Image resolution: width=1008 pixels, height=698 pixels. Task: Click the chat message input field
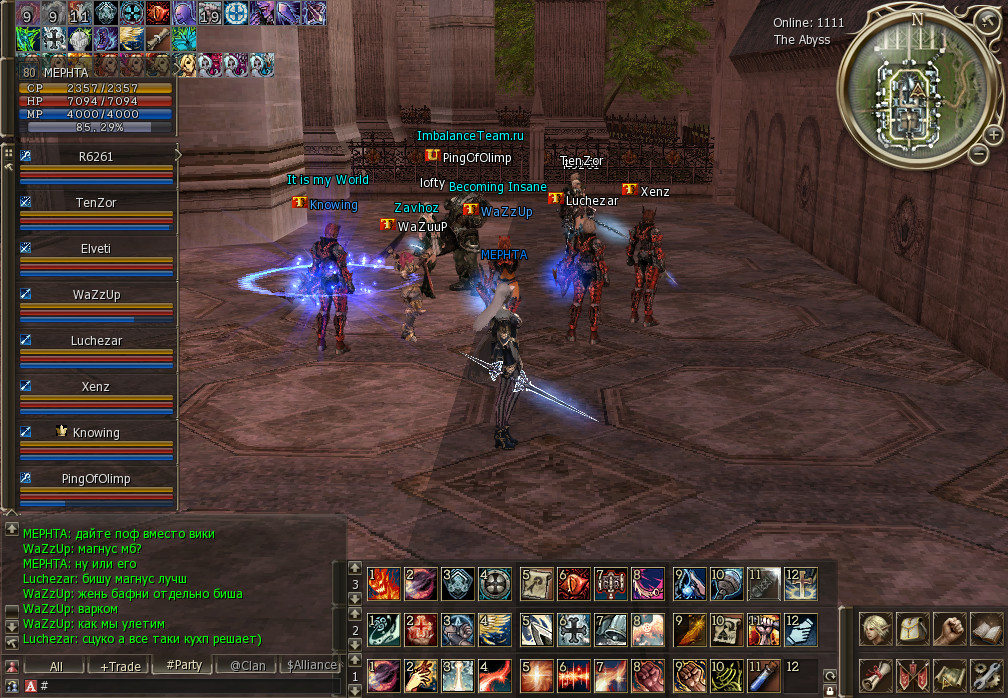pyautogui.click(x=190, y=686)
